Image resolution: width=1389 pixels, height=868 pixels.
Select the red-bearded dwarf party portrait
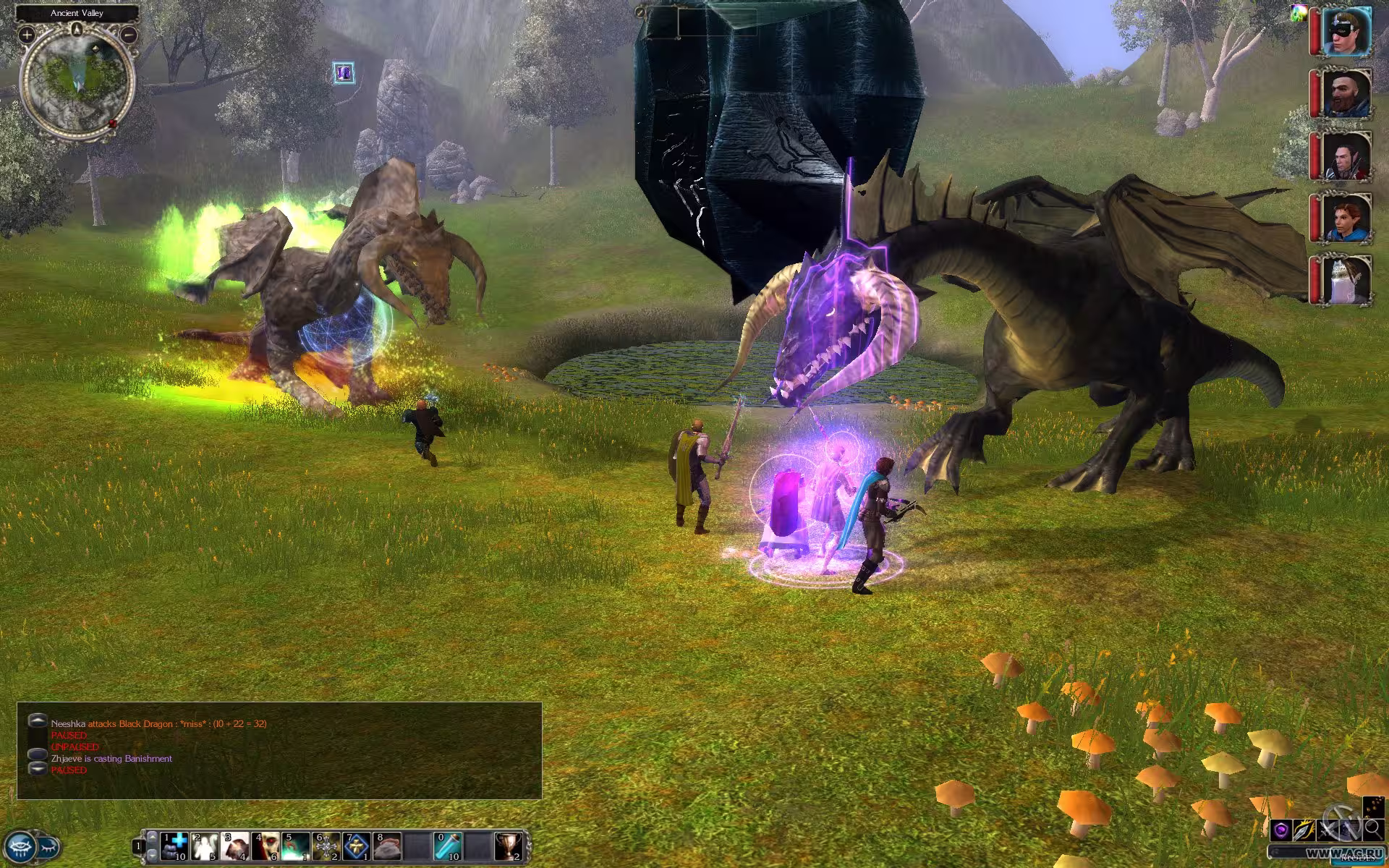click(1346, 93)
